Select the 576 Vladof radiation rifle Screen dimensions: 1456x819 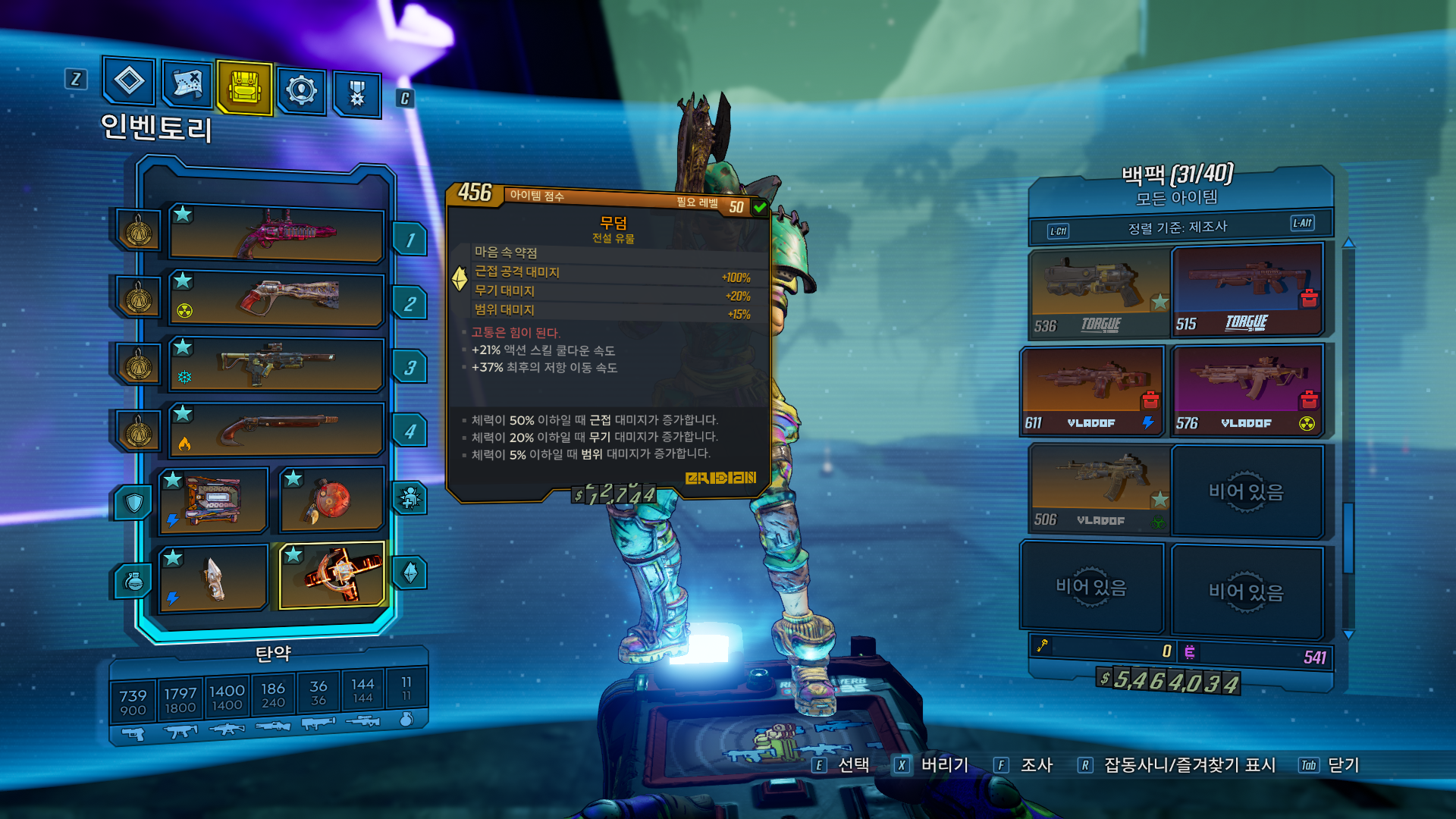(x=1247, y=391)
